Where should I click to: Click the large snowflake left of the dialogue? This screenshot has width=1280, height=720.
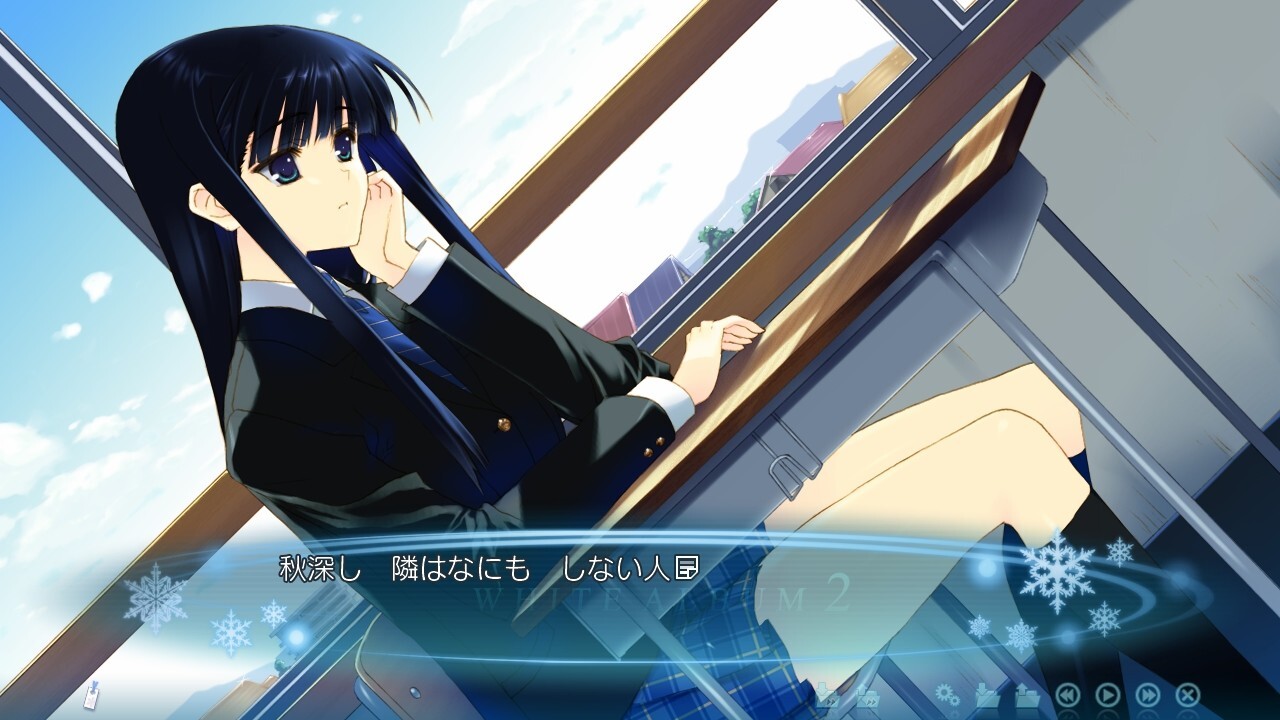[155, 597]
